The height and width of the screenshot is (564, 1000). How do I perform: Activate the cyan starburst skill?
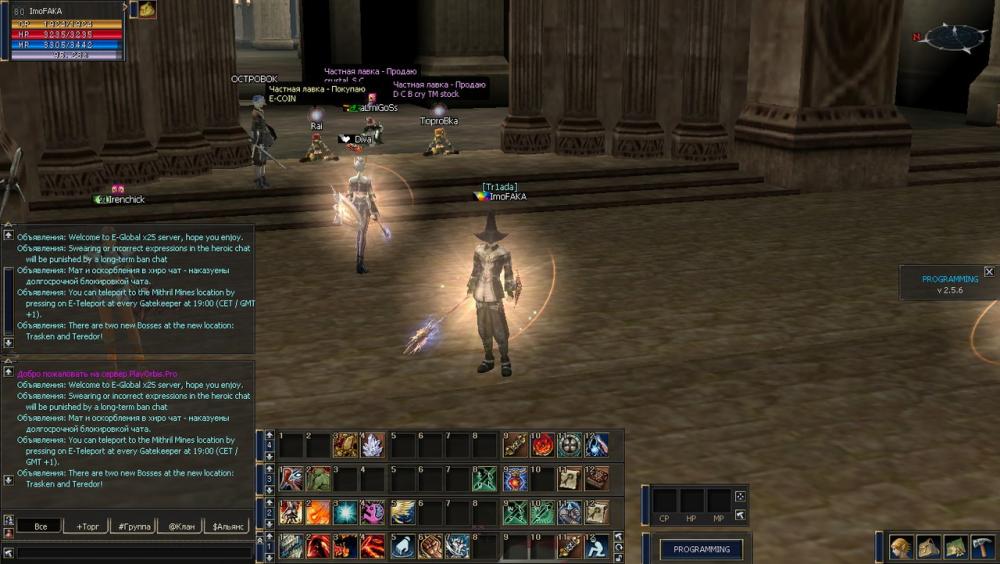coord(346,512)
